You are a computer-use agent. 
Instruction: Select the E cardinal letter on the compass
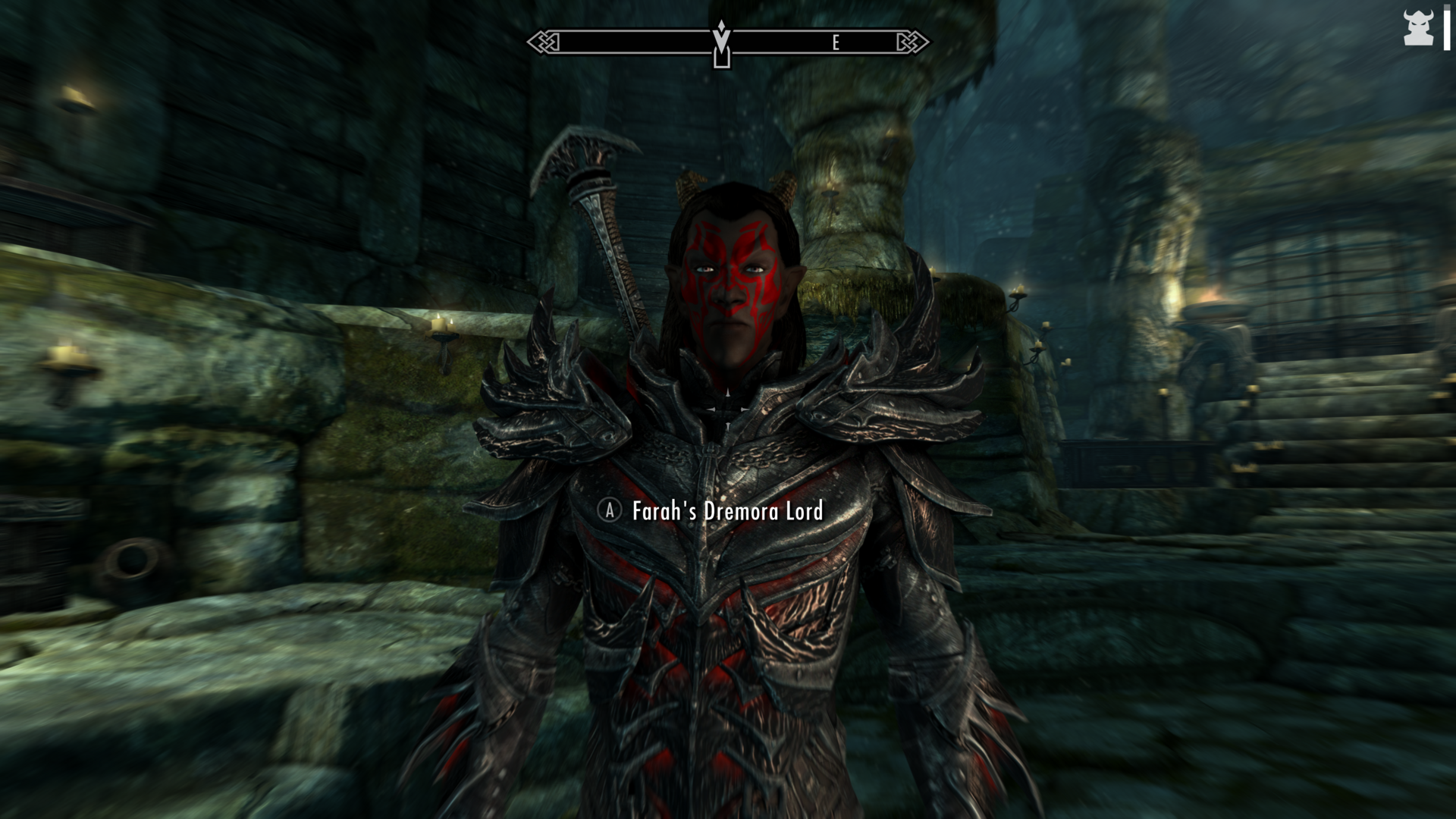(836, 43)
